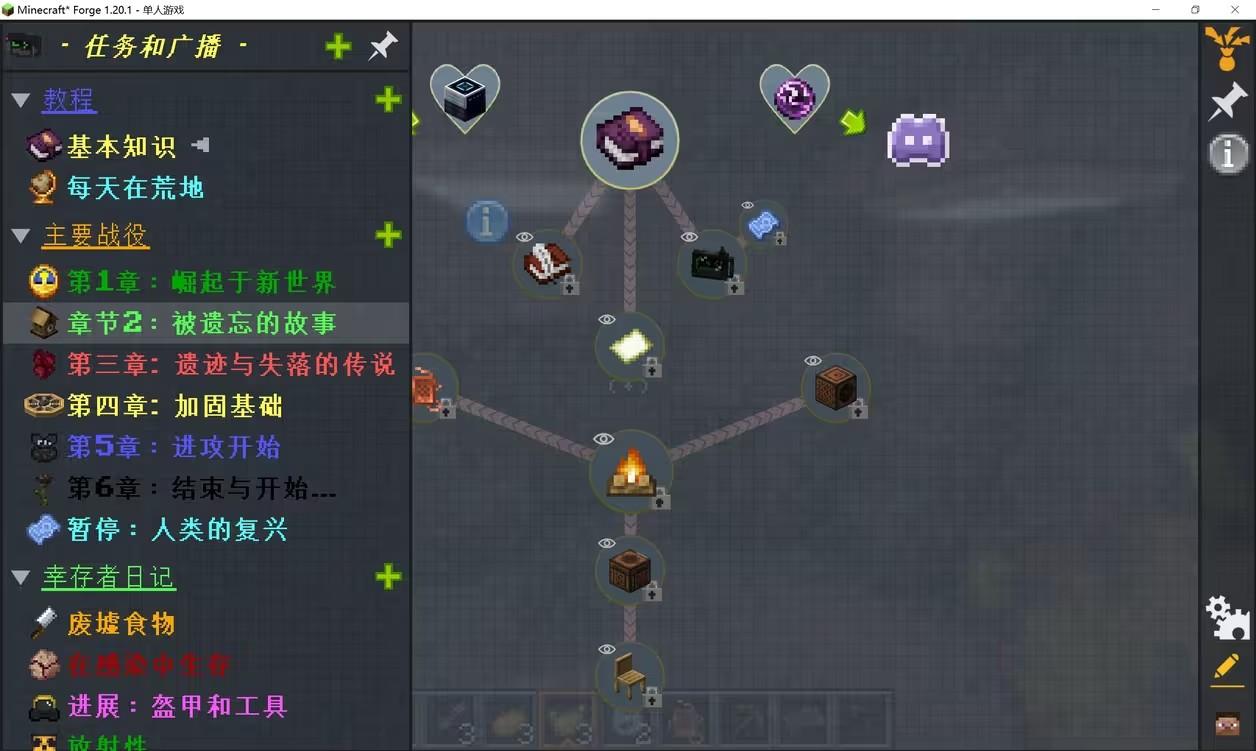Open the large purple book quest
Viewport: 1256px width, 751px height.
click(630, 140)
